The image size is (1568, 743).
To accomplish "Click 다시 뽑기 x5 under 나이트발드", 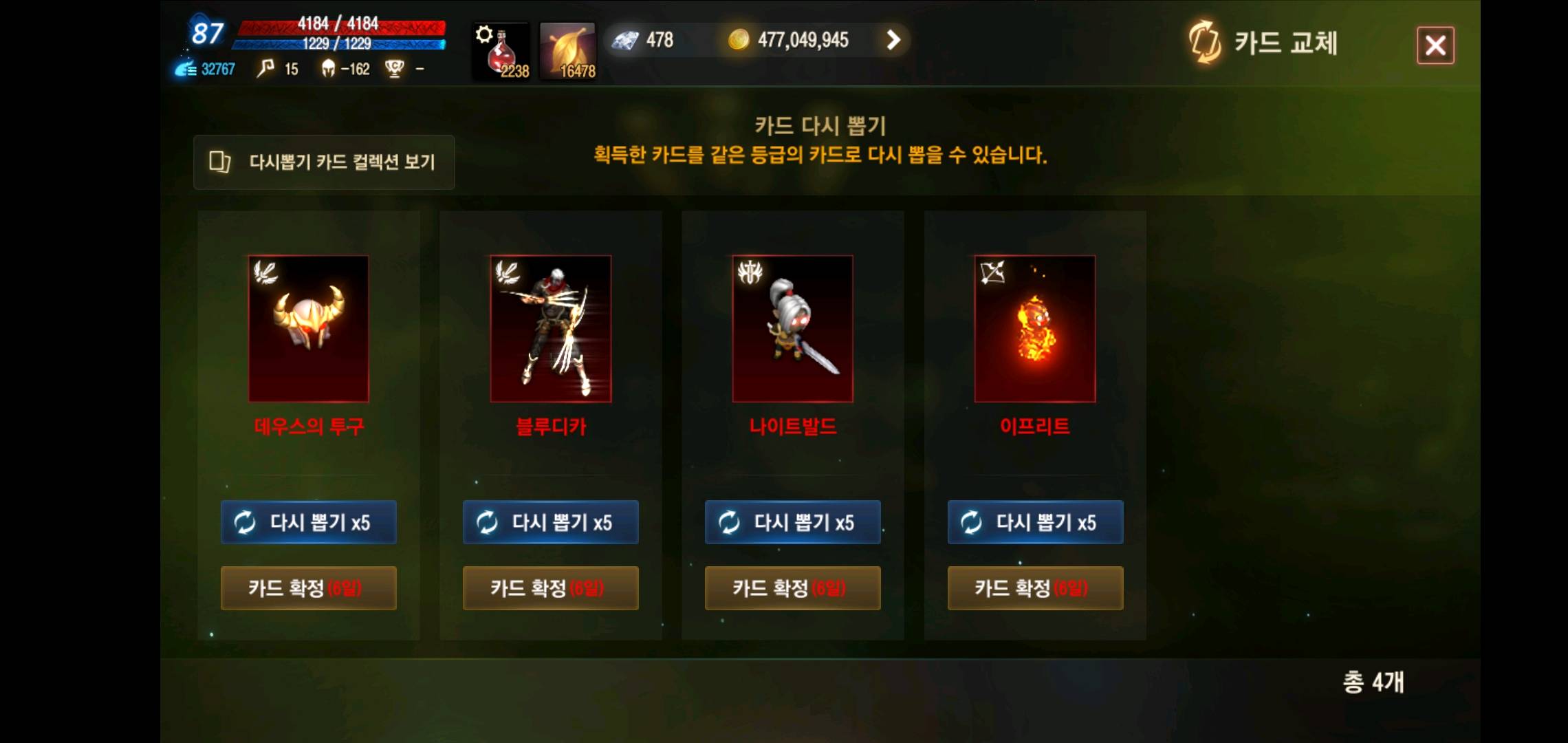I will pyautogui.click(x=792, y=522).
